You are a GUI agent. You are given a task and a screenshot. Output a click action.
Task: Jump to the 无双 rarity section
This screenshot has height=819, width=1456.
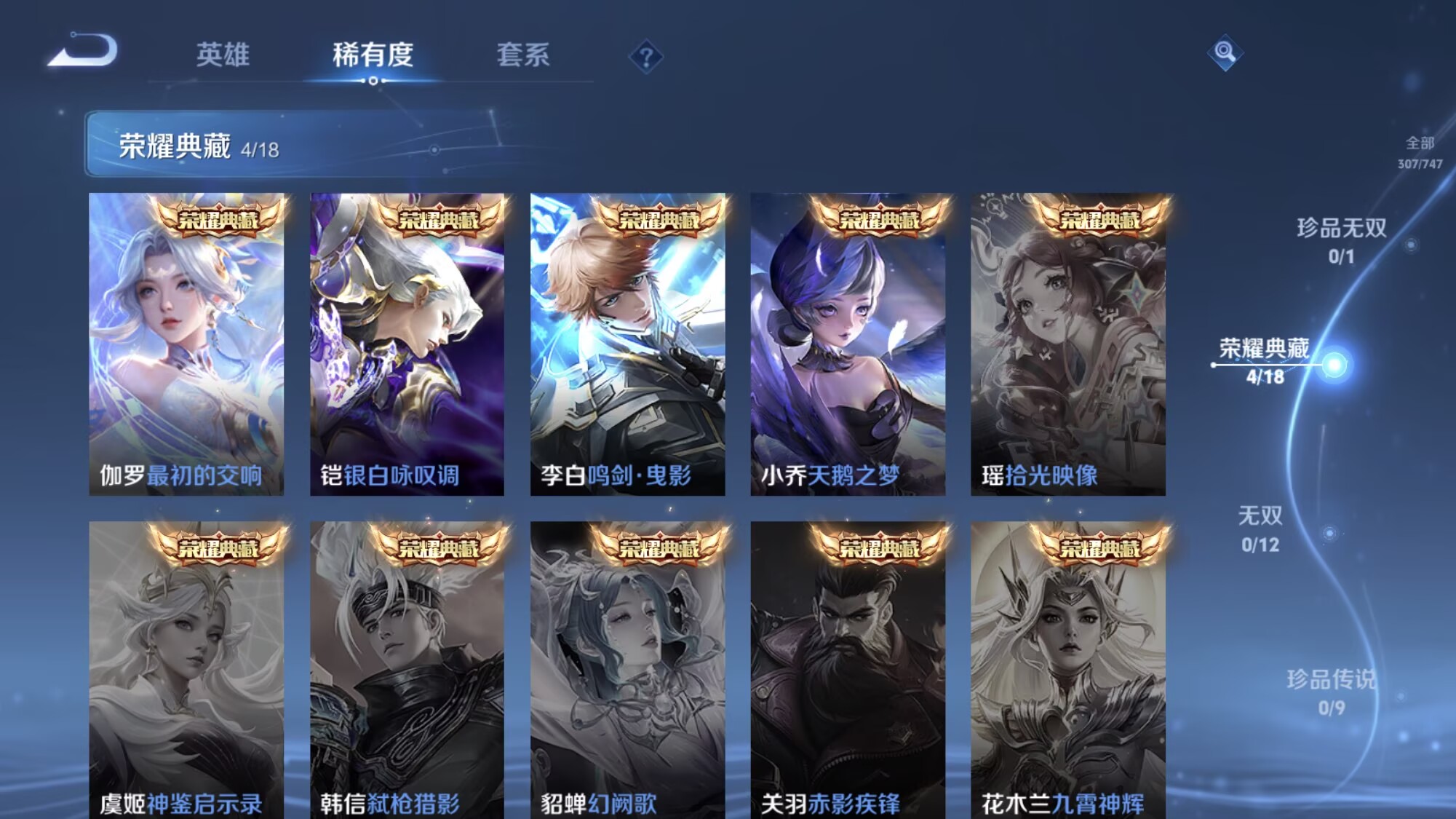1260,529
